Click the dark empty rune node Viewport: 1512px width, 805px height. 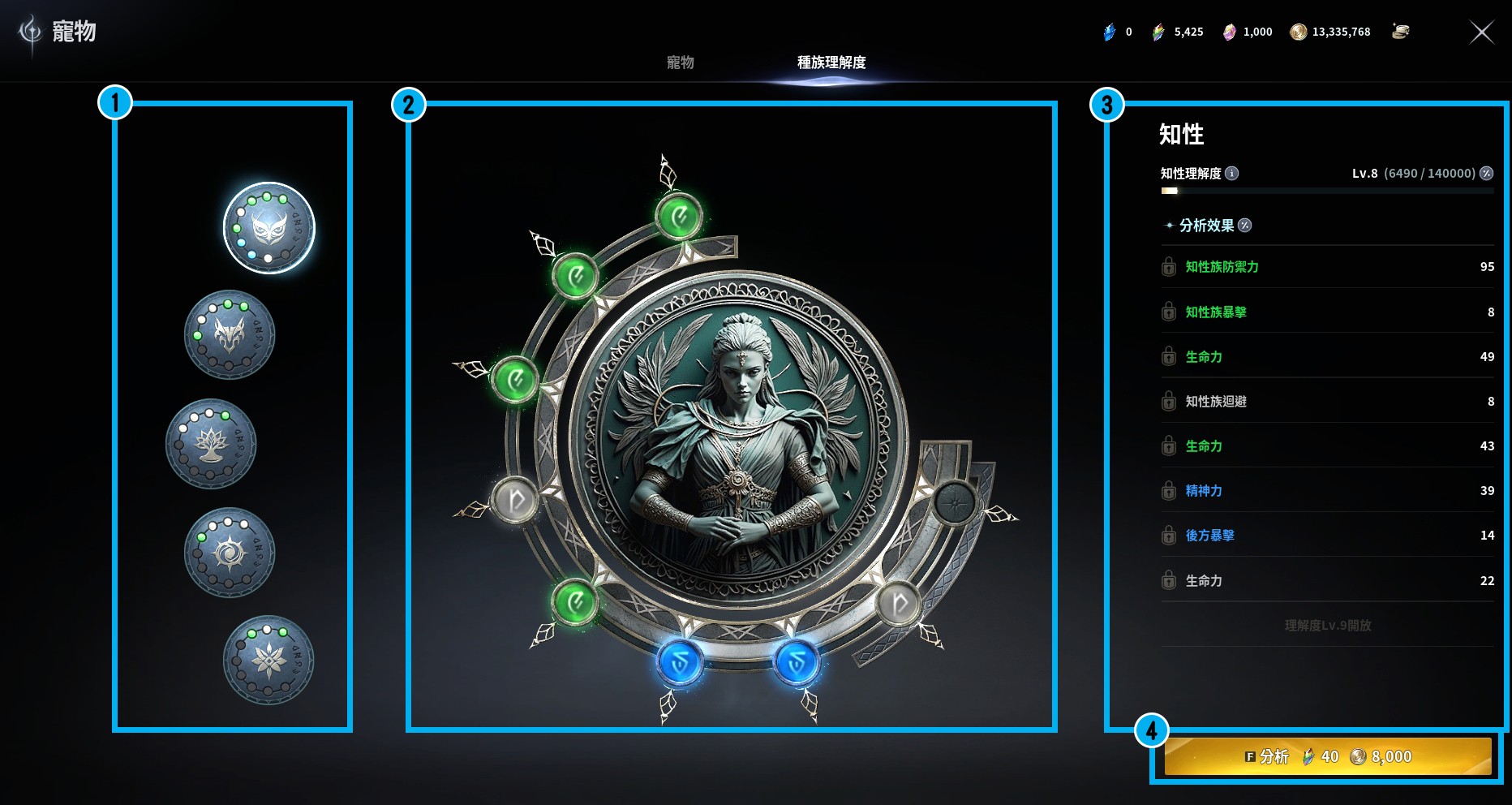[x=955, y=502]
